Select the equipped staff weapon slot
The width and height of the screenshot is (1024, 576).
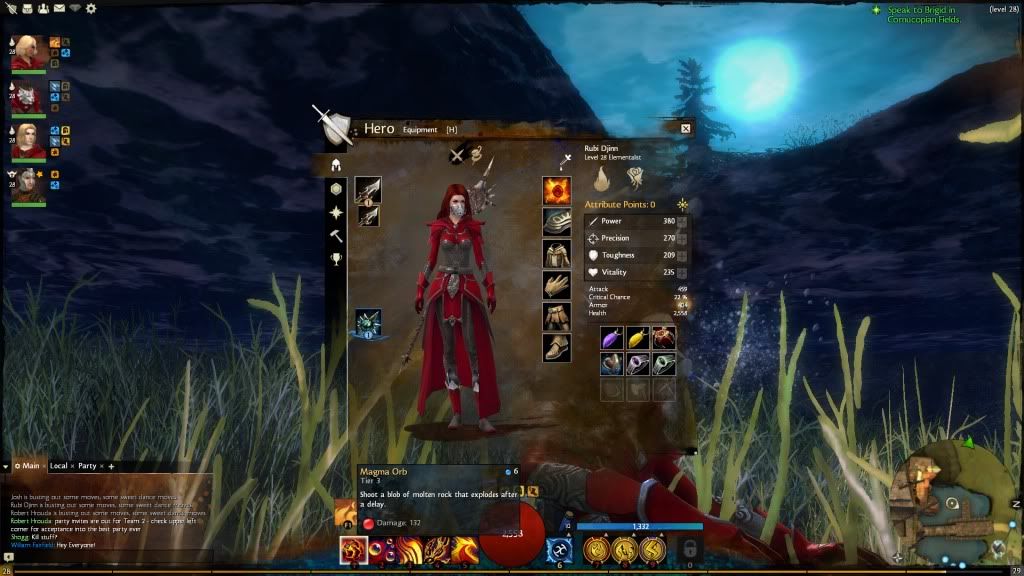[x=367, y=190]
